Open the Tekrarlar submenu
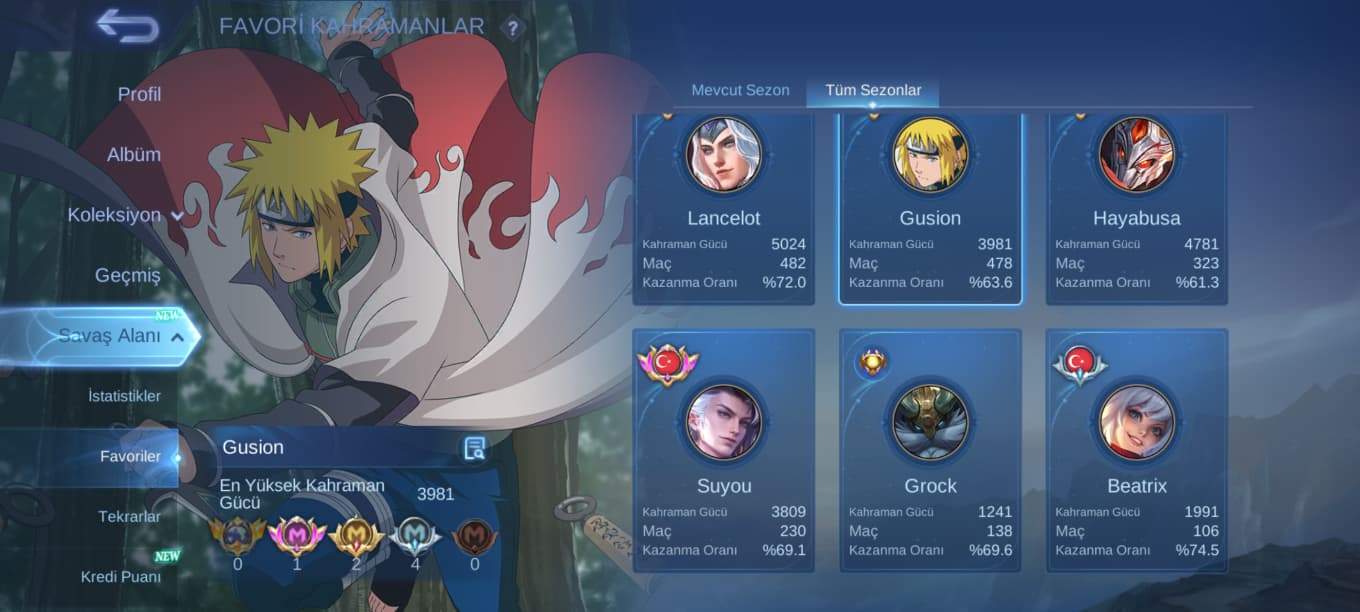 [x=129, y=517]
